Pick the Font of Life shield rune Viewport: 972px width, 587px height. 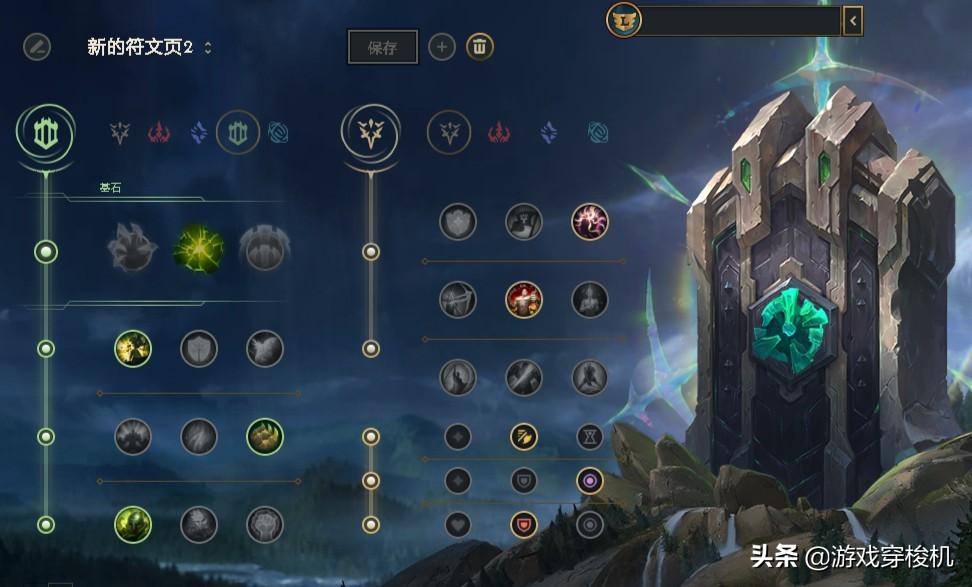pos(199,348)
